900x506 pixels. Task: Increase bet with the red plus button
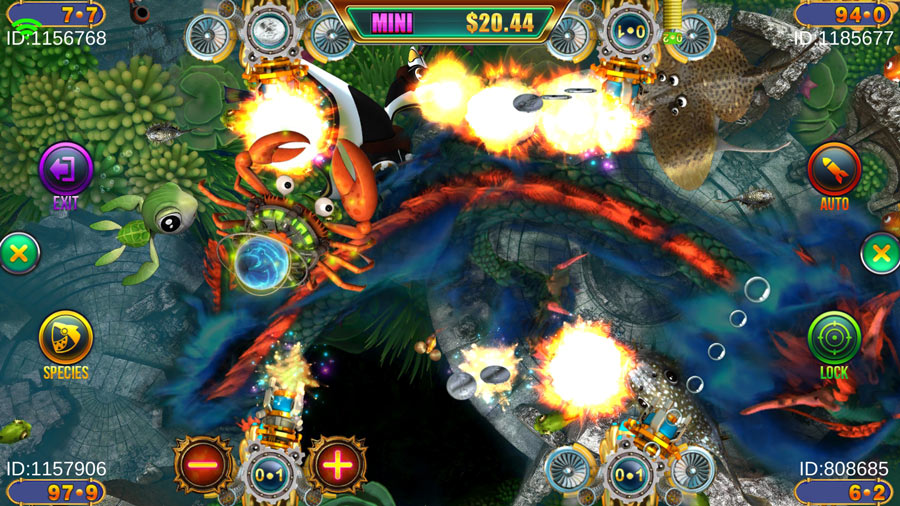tap(336, 465)
